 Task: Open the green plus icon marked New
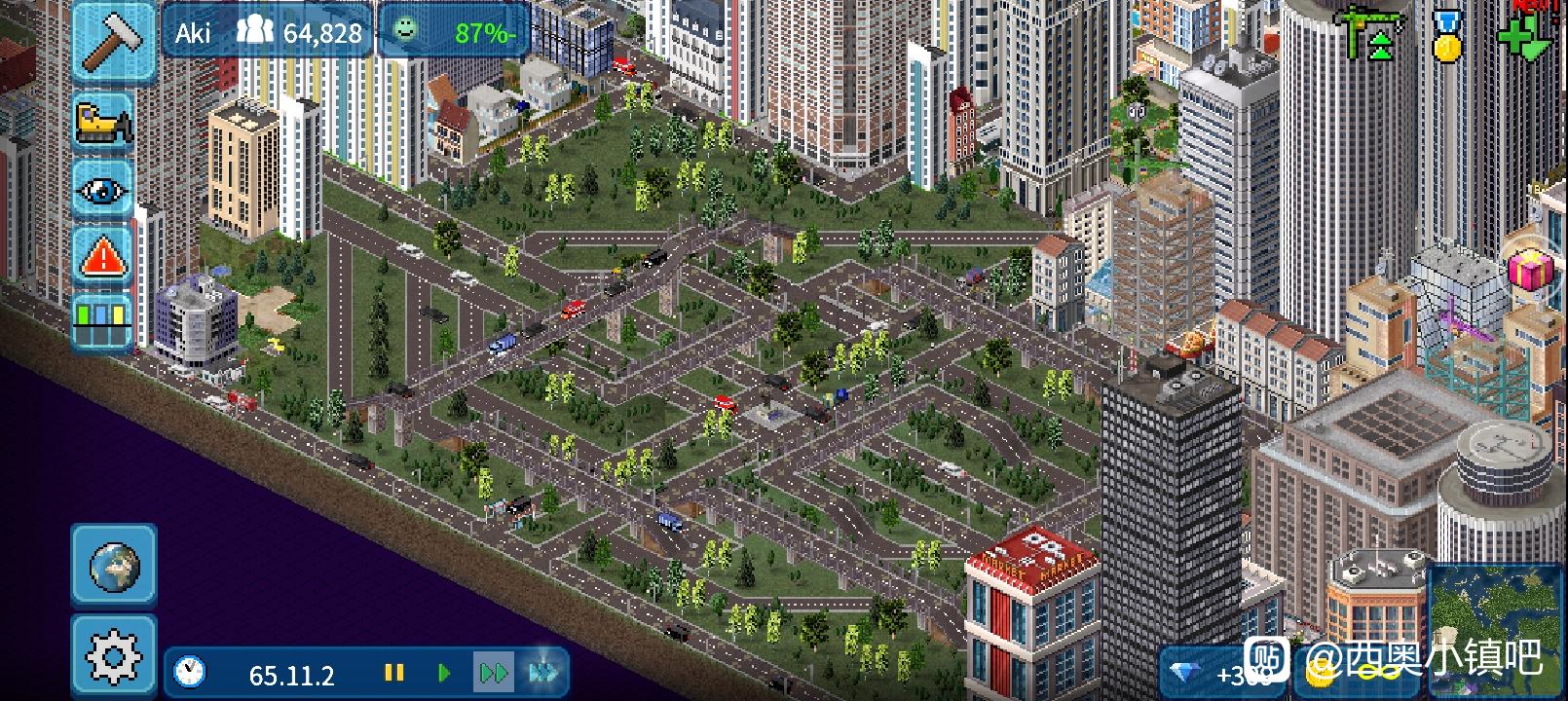click(x=1525, y=35)
